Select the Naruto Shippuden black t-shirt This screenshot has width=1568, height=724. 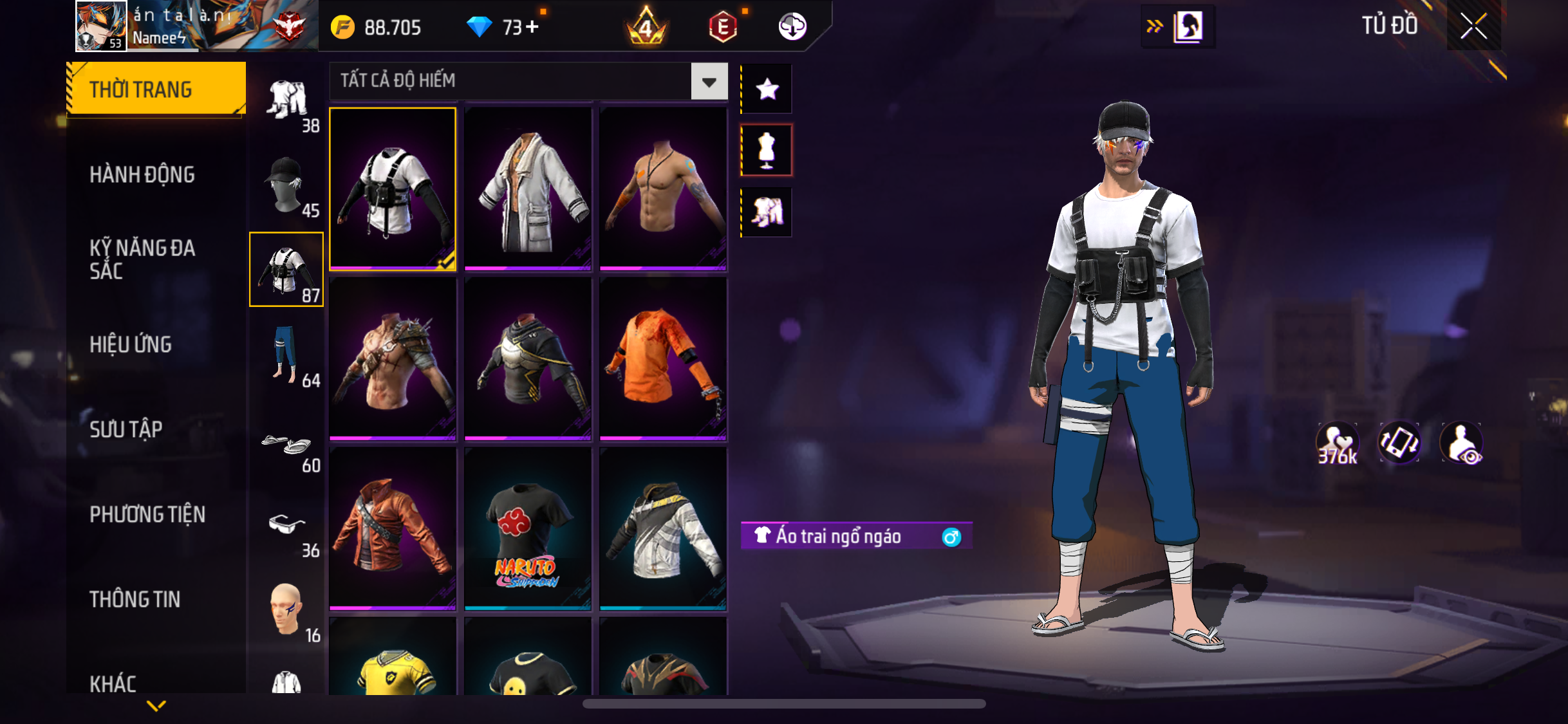528,528
